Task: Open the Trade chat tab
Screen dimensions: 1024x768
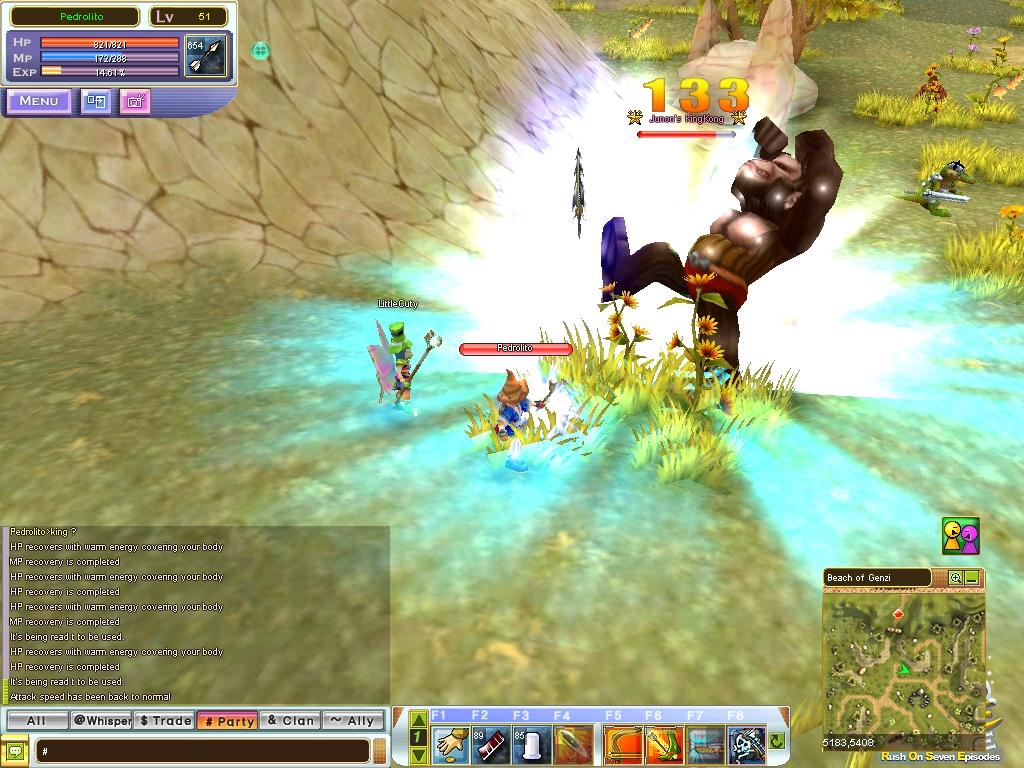Action: tap(165, 720)
